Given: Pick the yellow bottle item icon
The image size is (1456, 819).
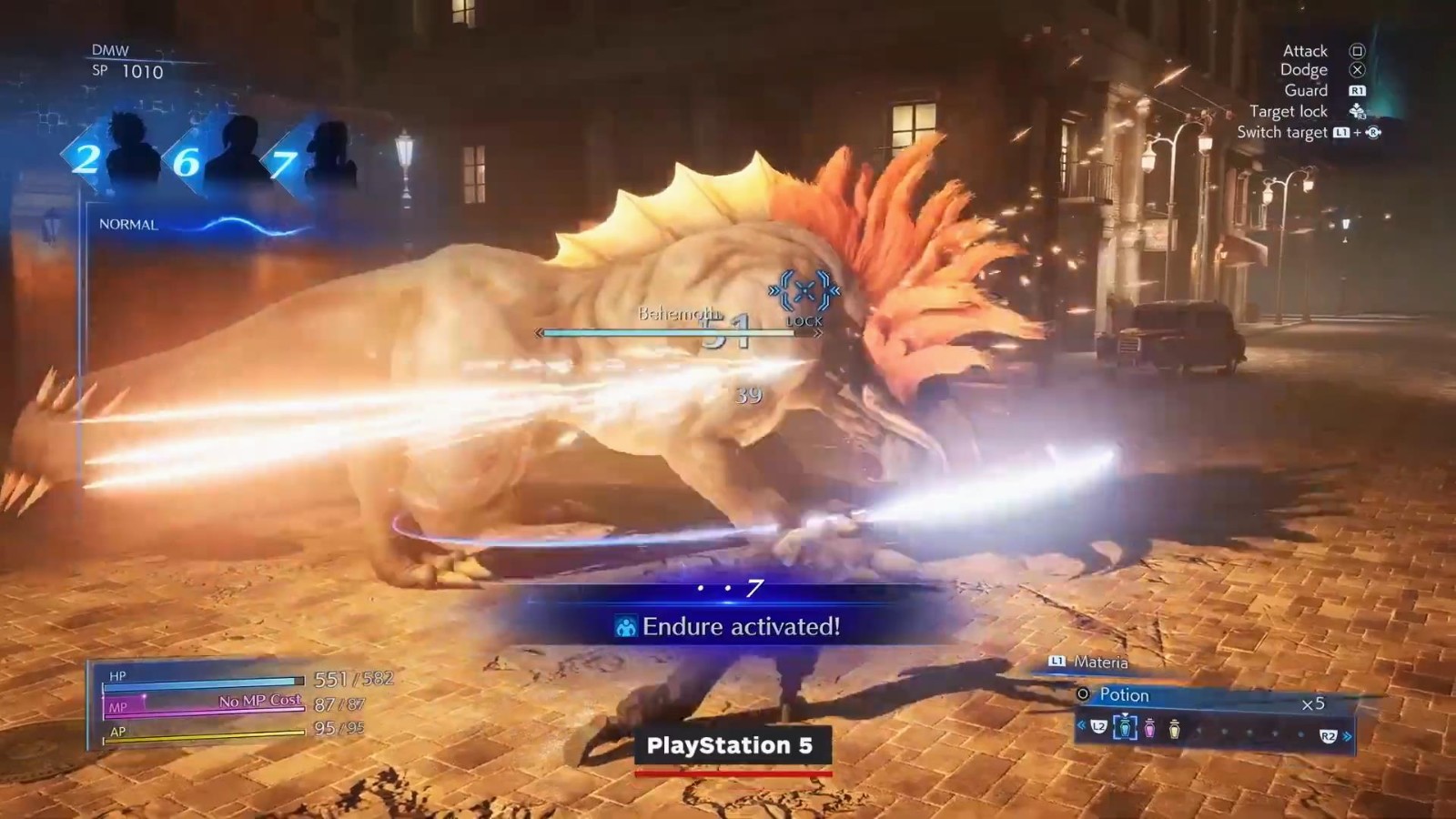Looking at the screenshot, I should click(x=1174, y=729).
